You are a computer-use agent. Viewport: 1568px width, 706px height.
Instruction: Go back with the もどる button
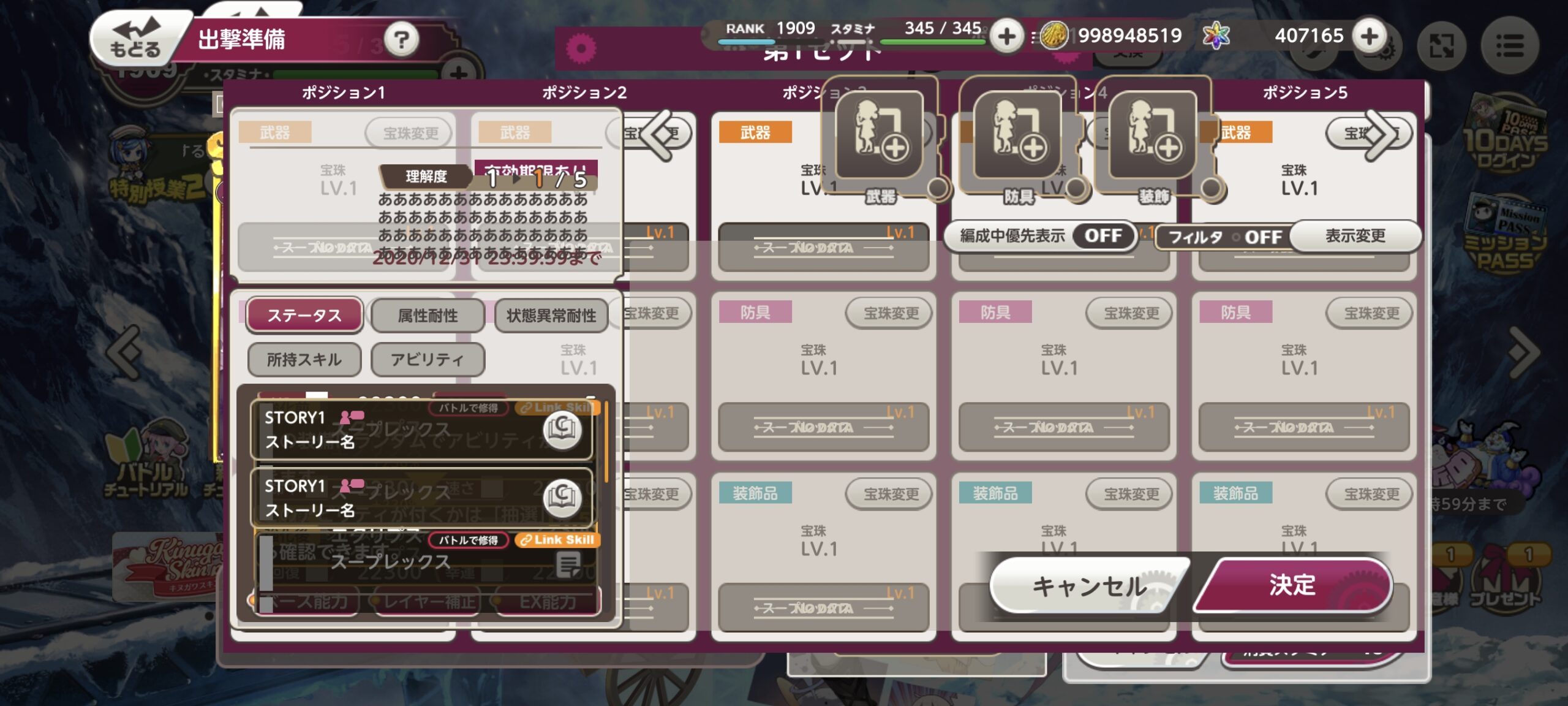[x=136, y=38]
